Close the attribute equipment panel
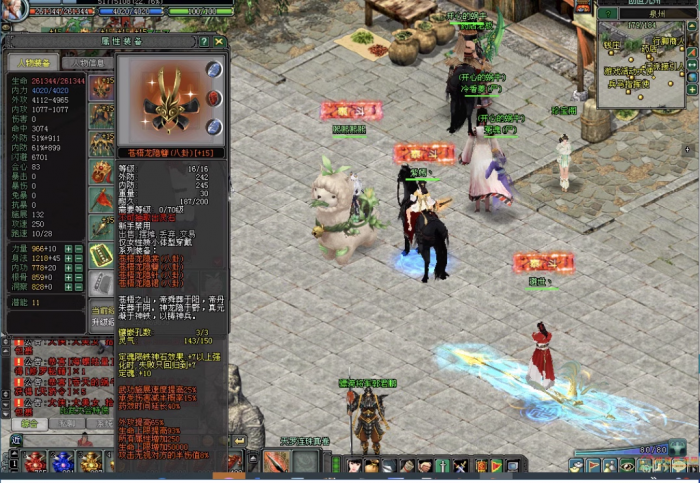The width and height of the screenshot is (700, 483). [x=219, y=42]
